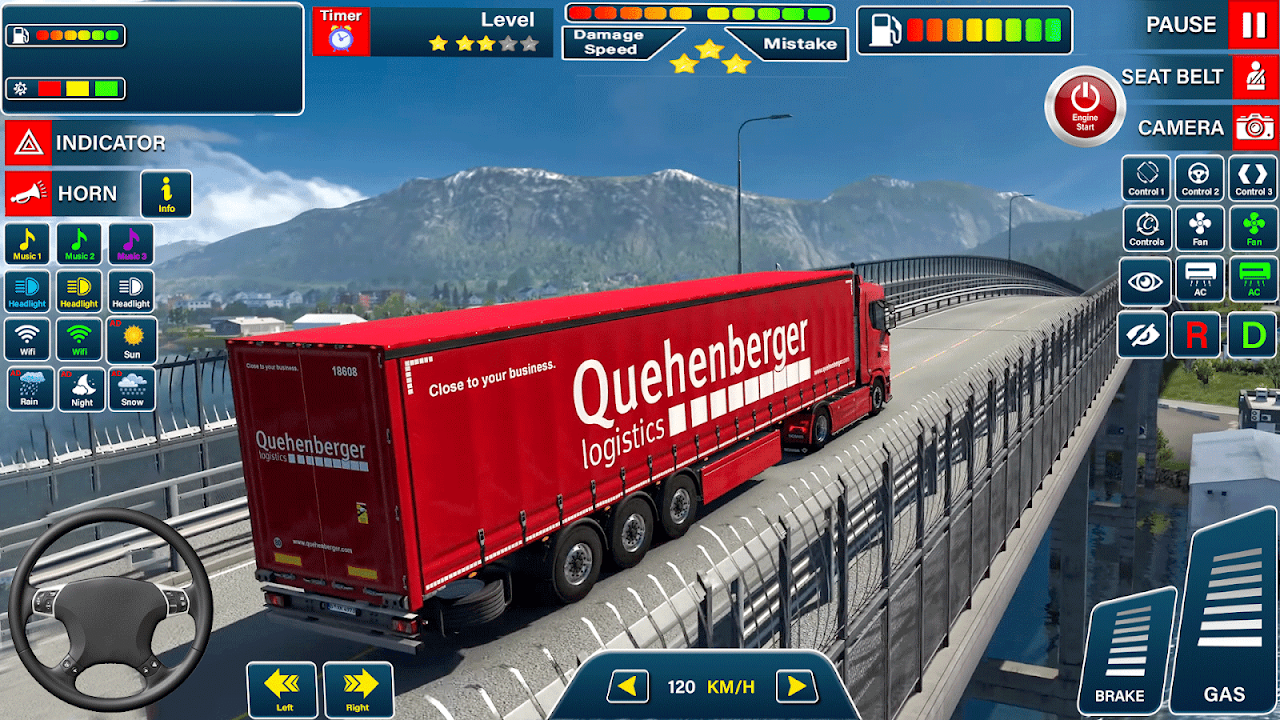
Task: Enable Night mode
Action: coord(82,389)
